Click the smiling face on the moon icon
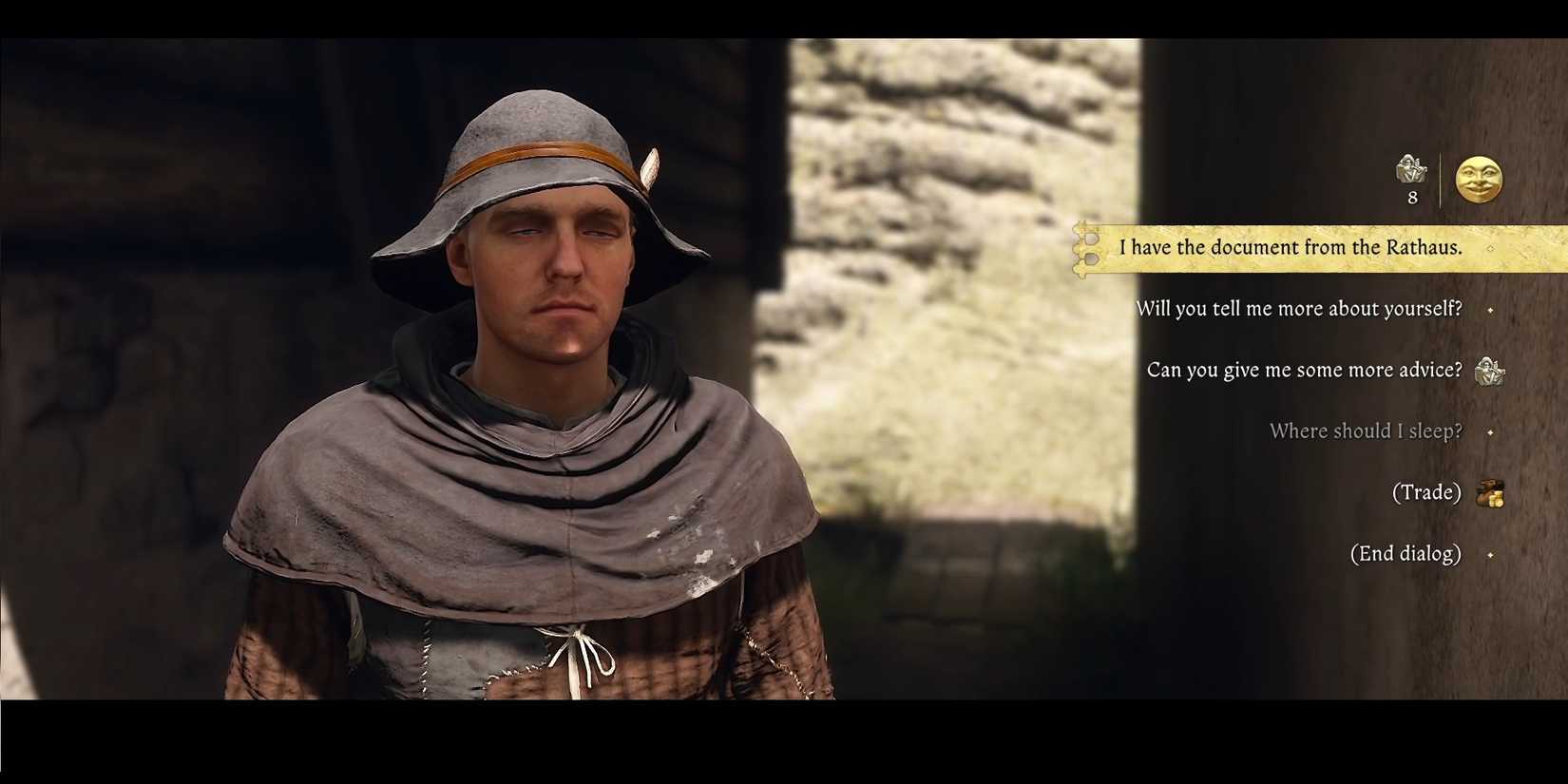Viewport: 1568px width, 784px height. pyautogui.click(x=1479, y=181)
